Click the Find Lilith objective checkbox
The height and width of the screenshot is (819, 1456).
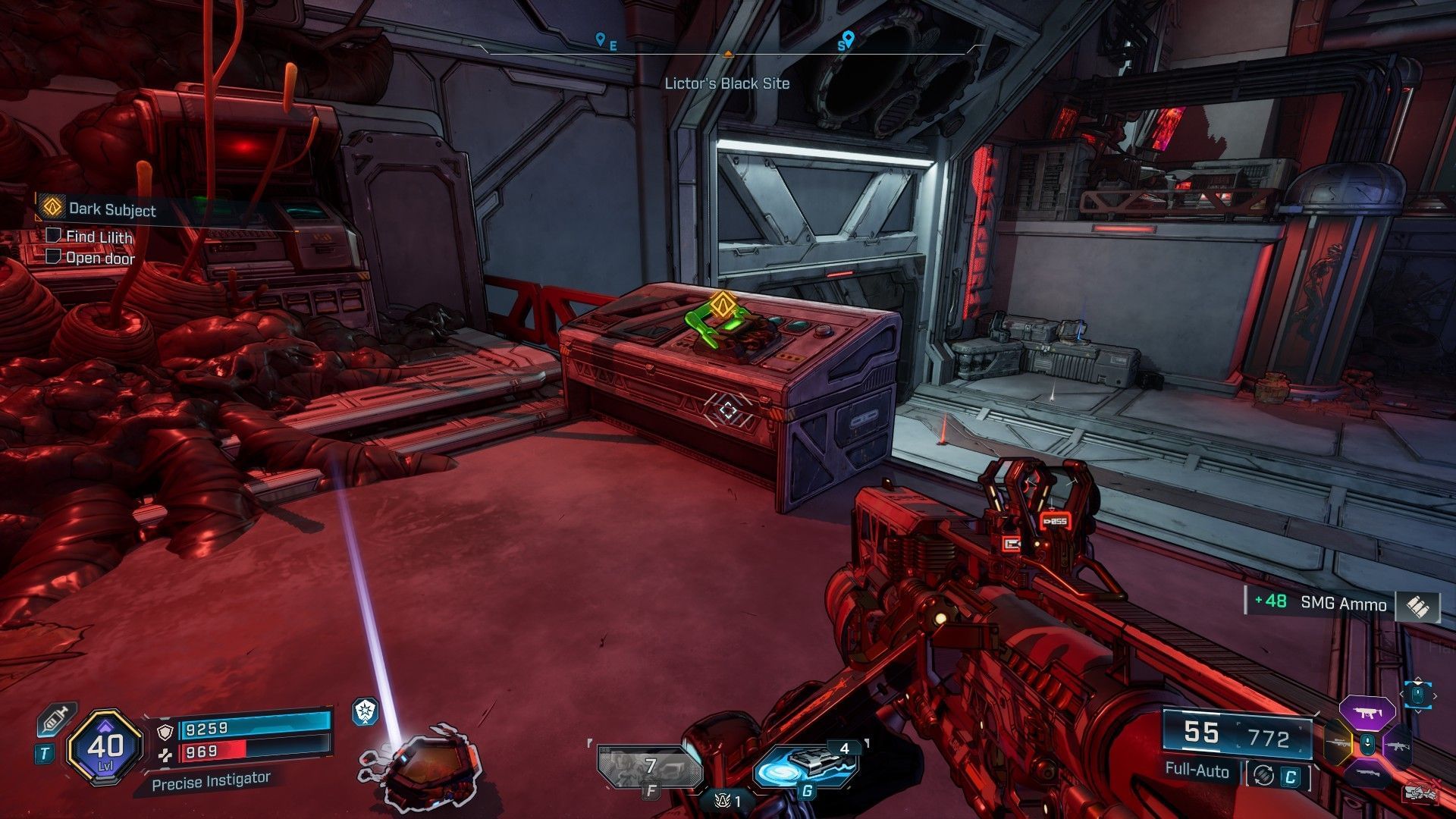tap(53, 236)
